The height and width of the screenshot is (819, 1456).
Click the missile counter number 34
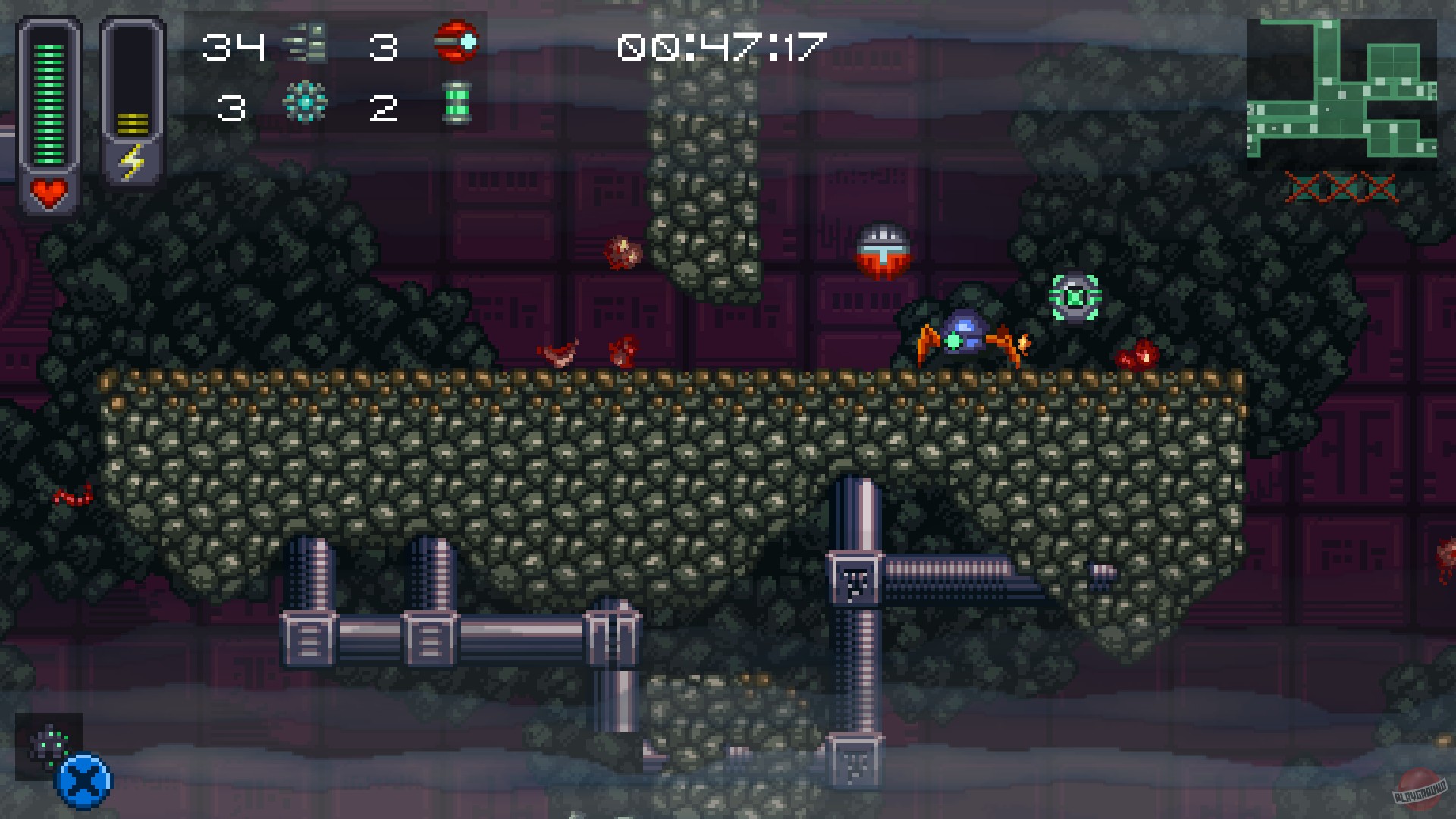237,45
